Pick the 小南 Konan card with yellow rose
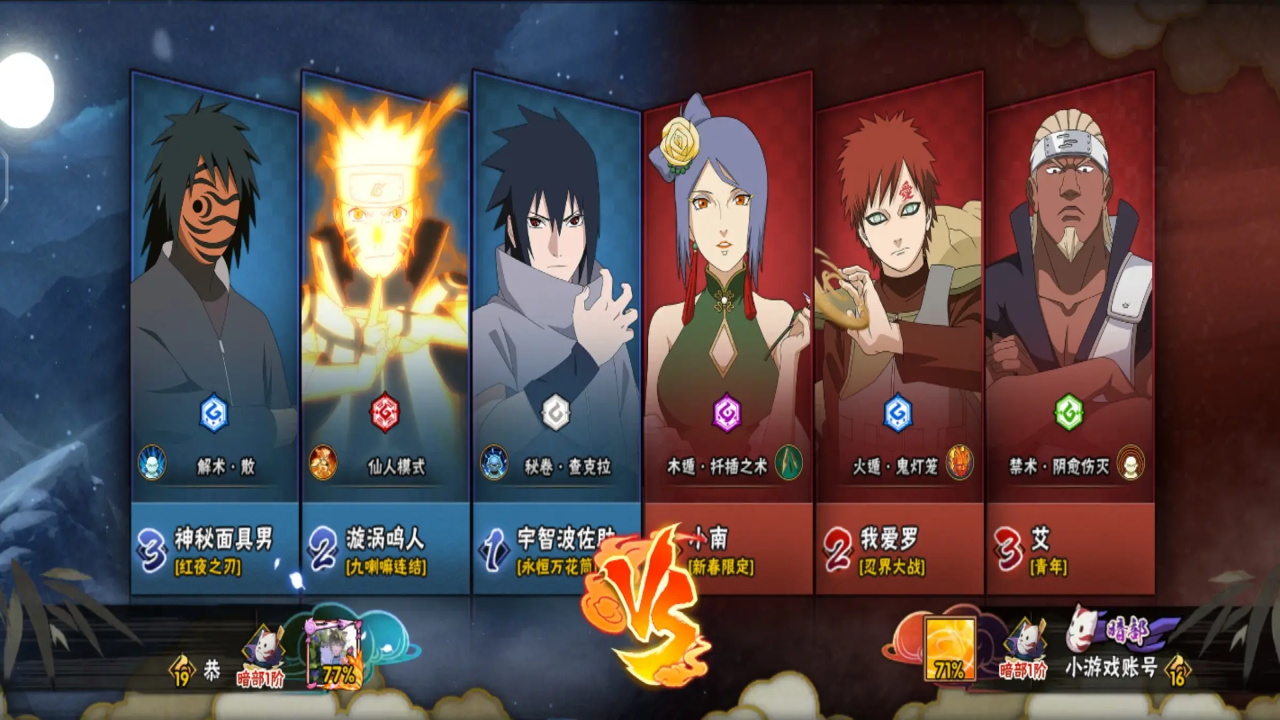1280x720 pixels. click(x=727, y=300)
